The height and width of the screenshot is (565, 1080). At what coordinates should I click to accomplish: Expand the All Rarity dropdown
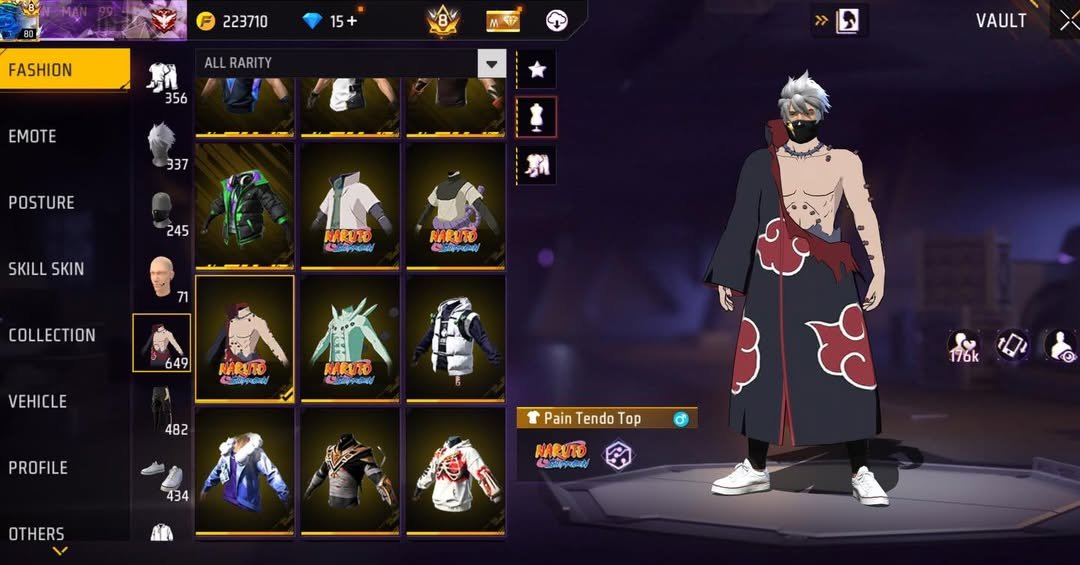pos(491,63)
